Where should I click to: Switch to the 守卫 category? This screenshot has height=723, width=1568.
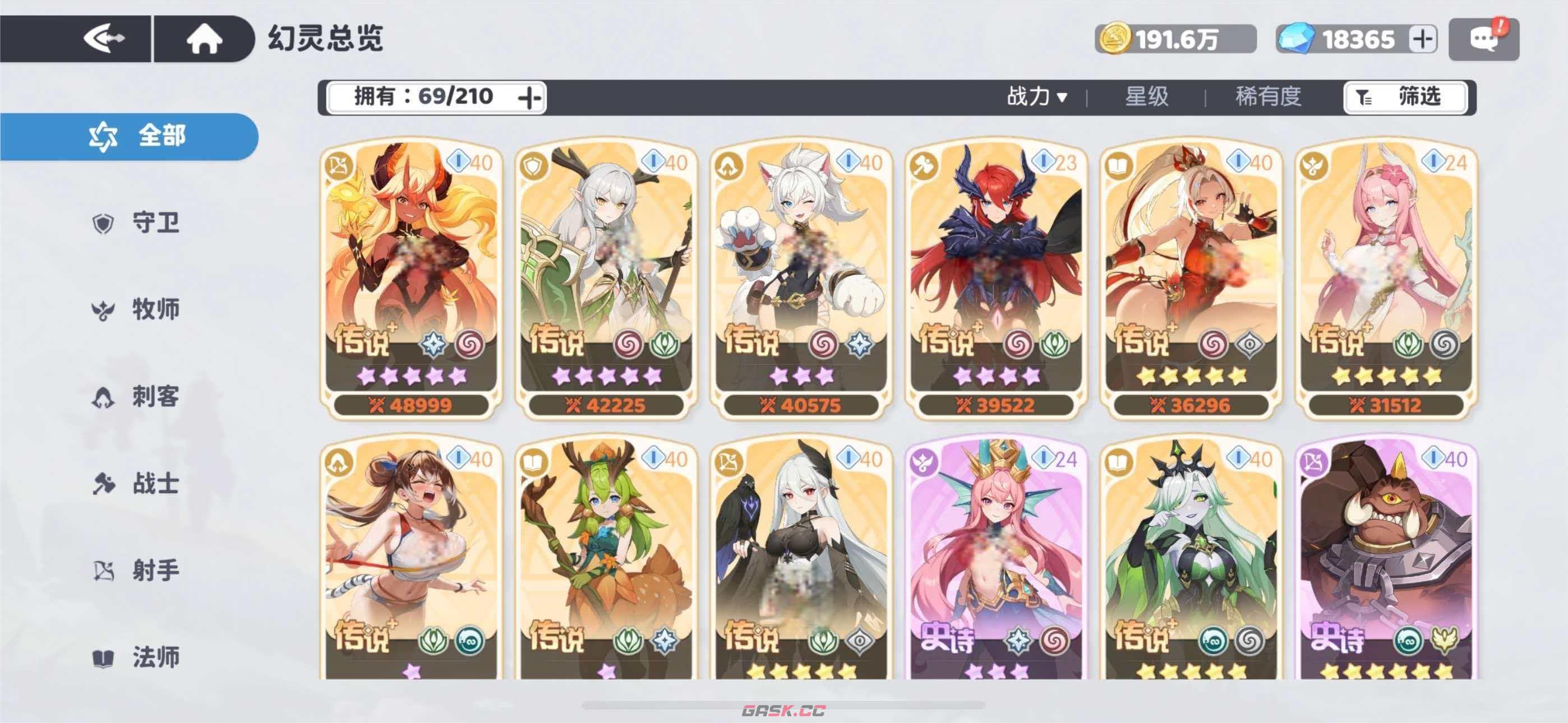point(137,224)
